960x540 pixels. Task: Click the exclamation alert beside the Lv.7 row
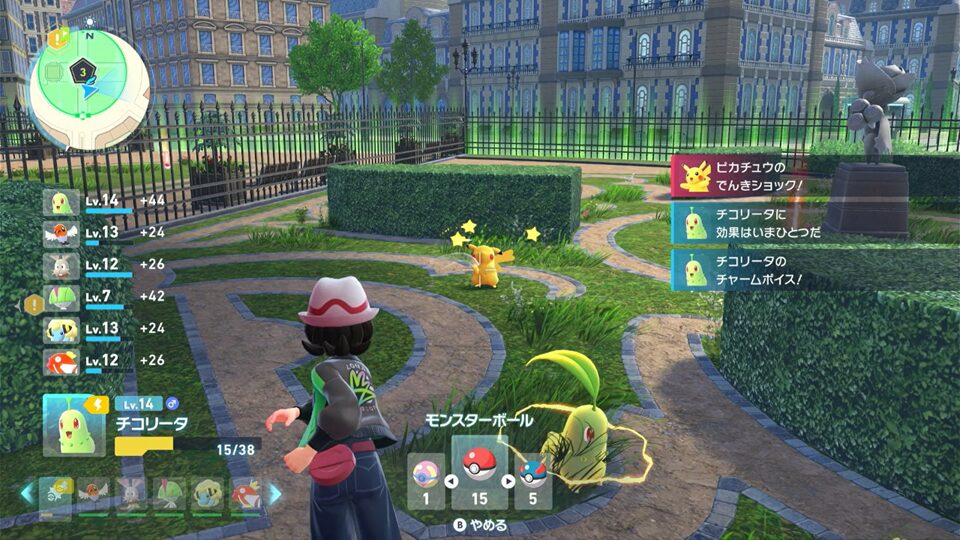pyautogui.click(x=32, y=302)
